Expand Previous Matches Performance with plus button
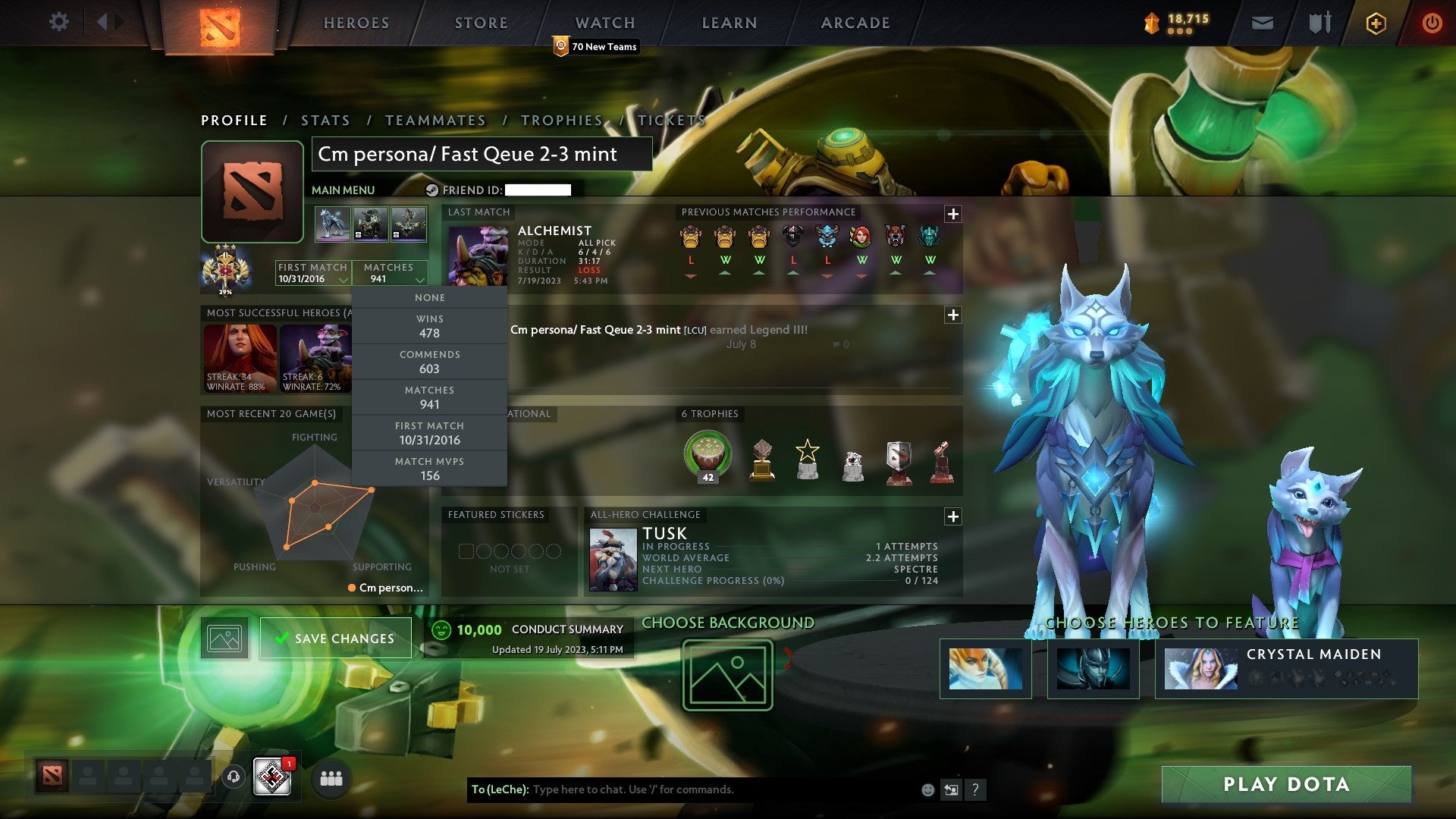 [952, 215]
